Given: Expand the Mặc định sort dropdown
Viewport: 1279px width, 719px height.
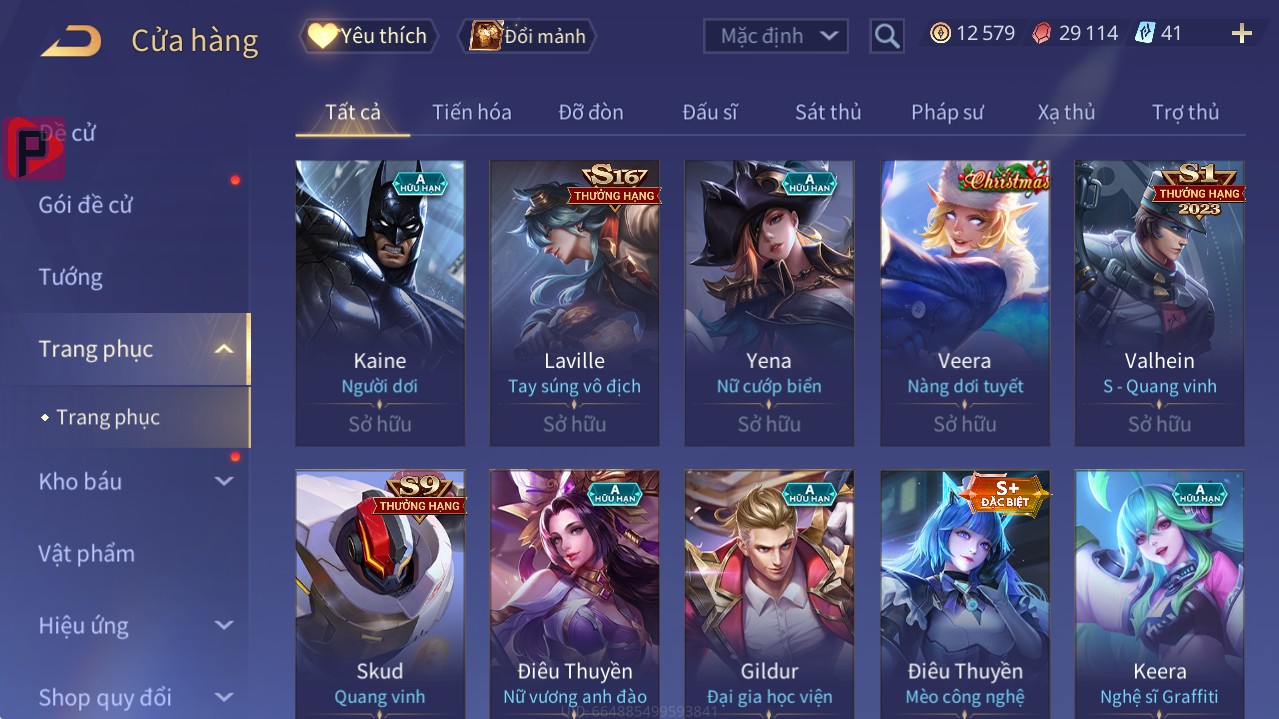Looking at the screenshot, I should point(776,36).
